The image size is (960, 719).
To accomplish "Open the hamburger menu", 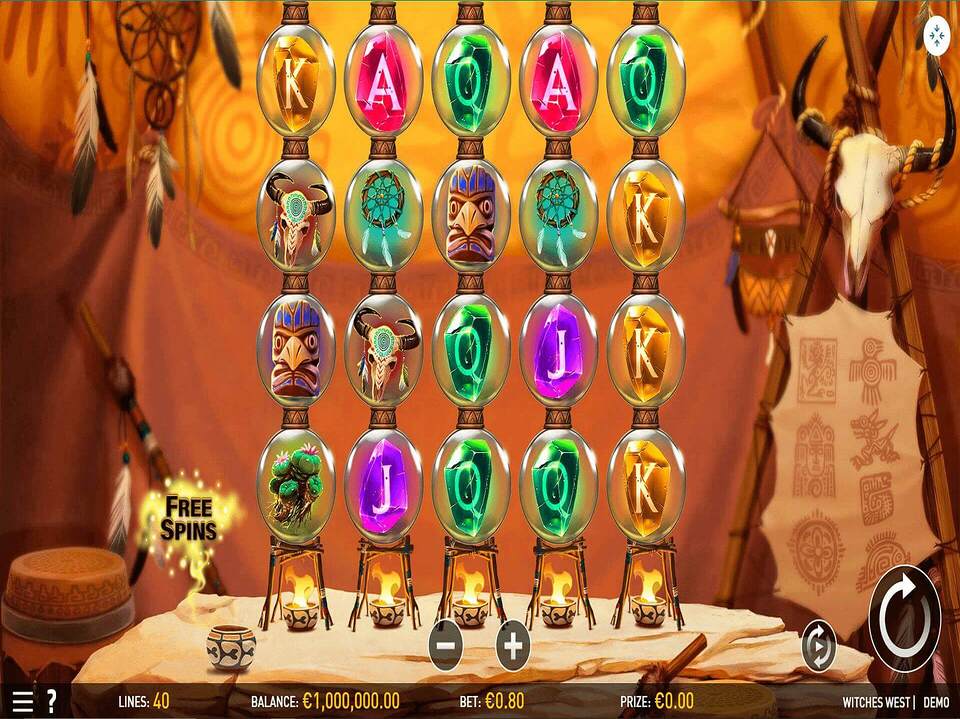I will tap(22, 701).
